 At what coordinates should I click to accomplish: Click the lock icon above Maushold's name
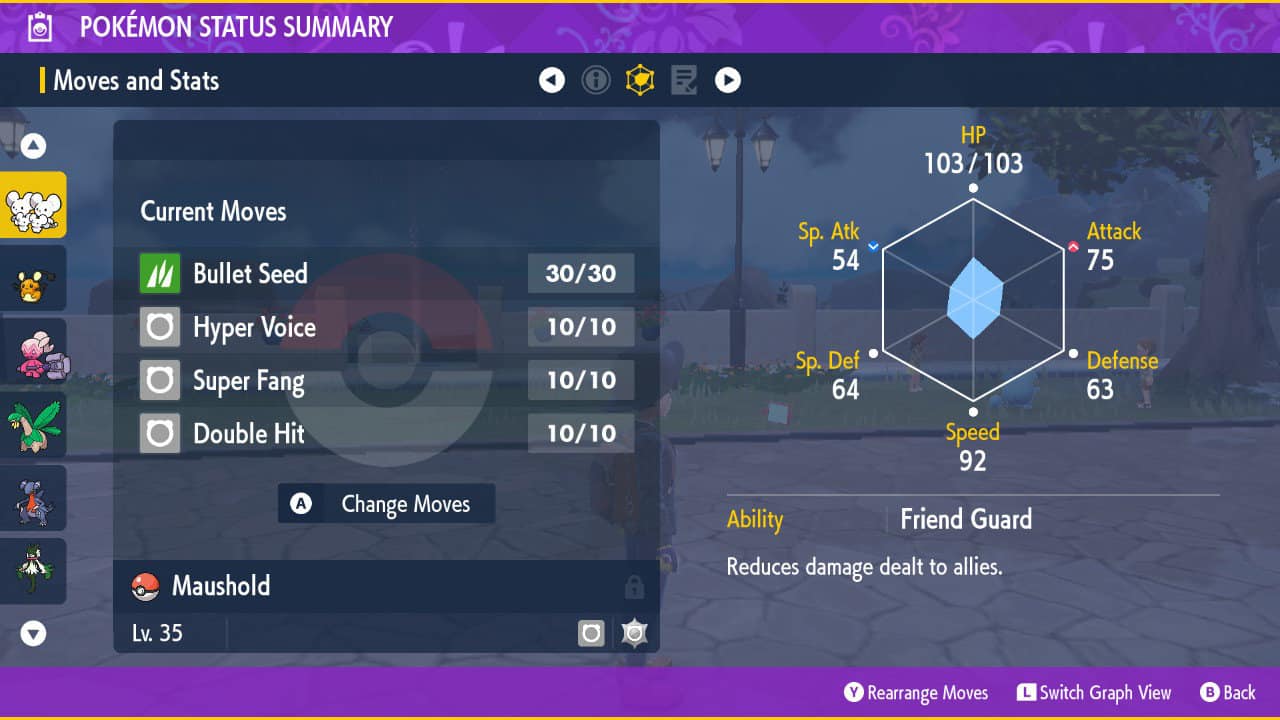tap(637, 587)
